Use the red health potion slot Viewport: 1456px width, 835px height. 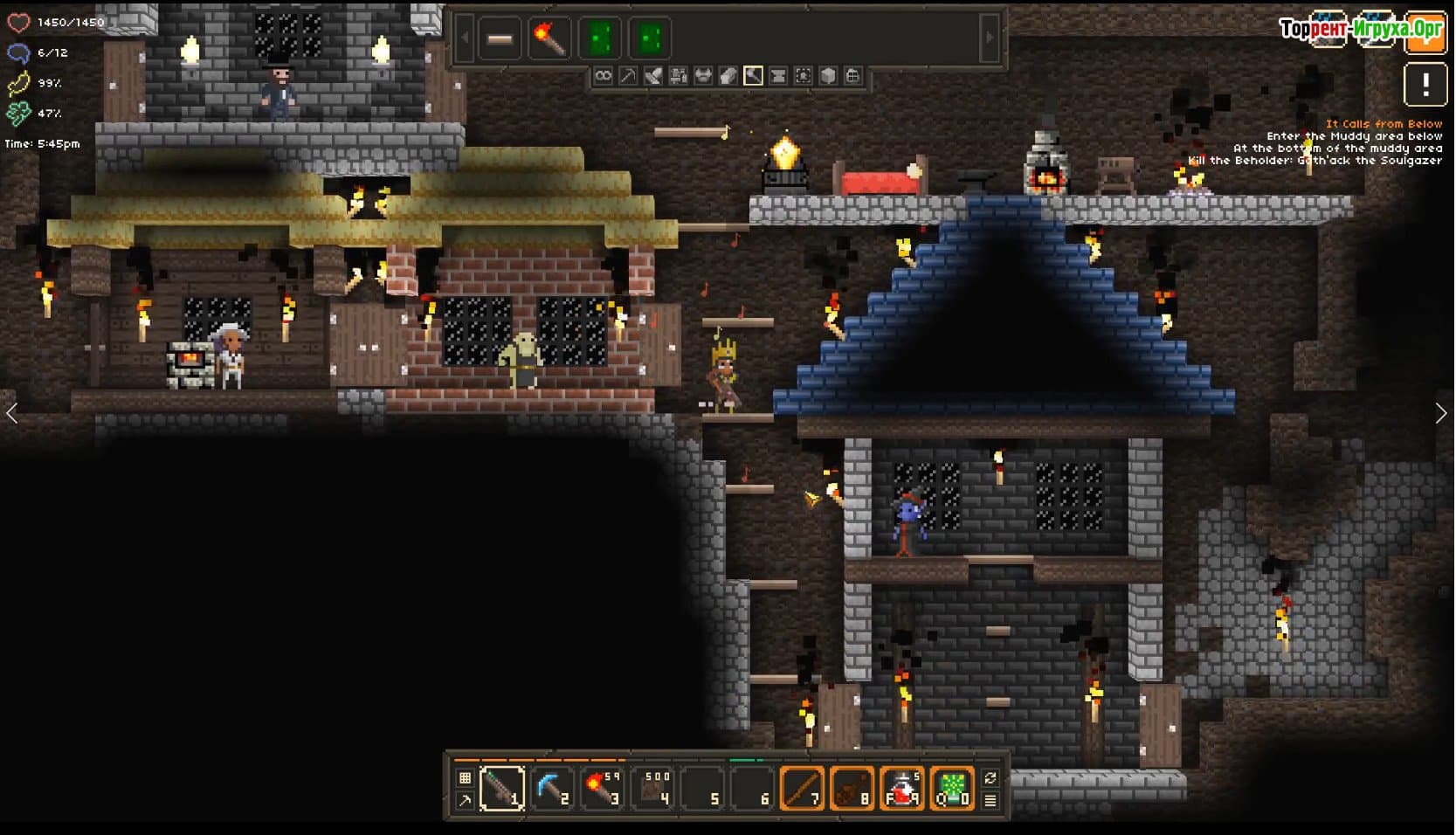pyautogui.click(x=902, y=789)
